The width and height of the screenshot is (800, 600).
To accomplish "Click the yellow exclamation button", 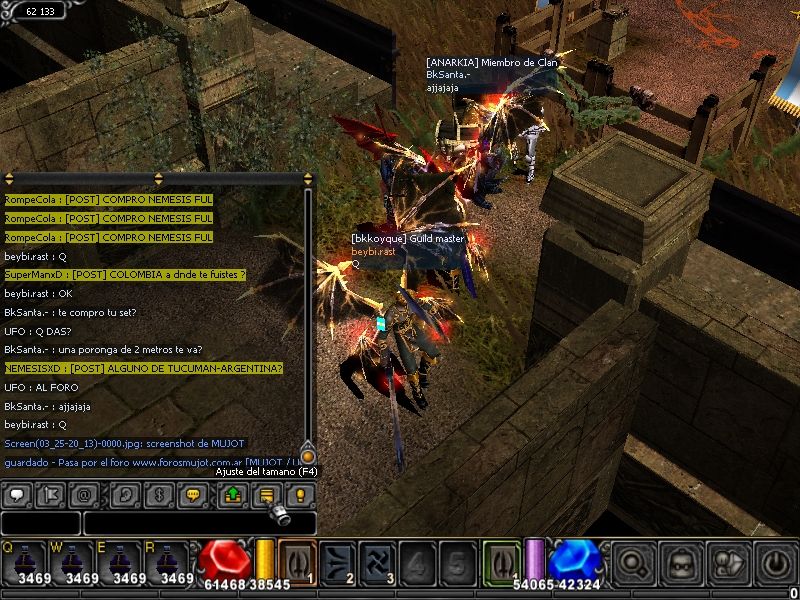I will tap(300, 494).
